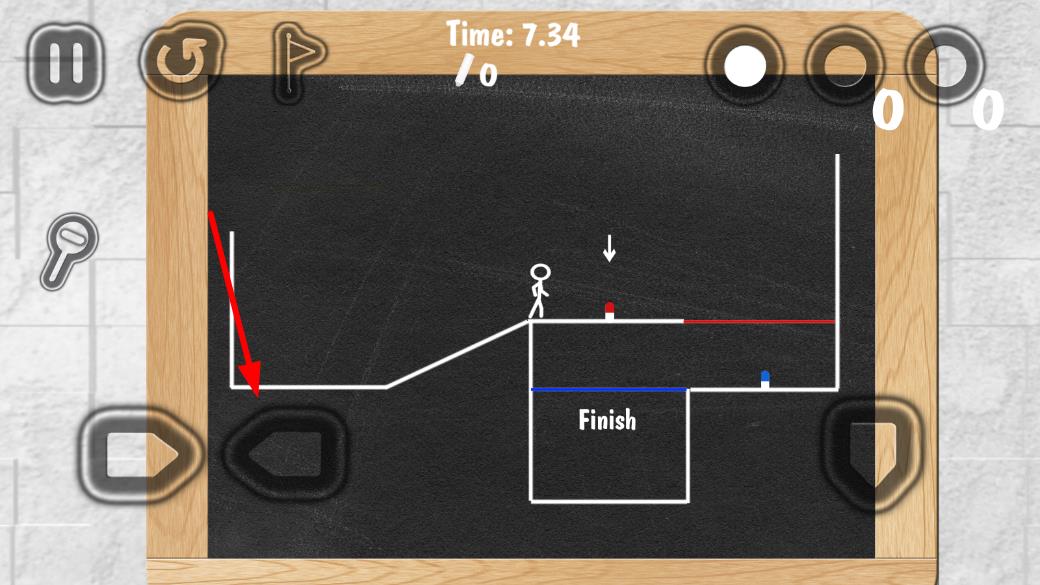
Task: Restart the level with the circular arrow
Action: 181,62
